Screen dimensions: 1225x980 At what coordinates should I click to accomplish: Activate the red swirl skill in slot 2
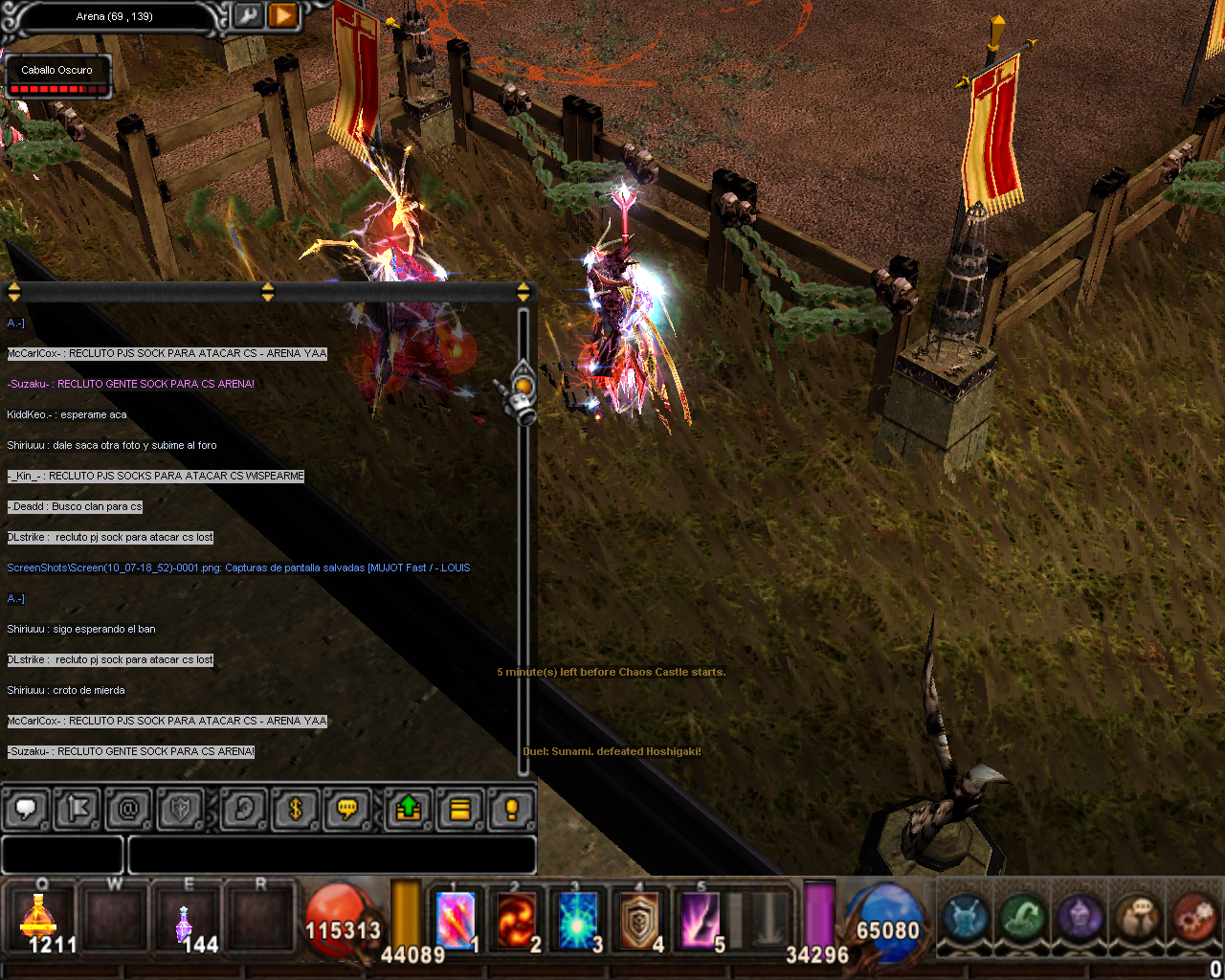[x=517, y=921]
